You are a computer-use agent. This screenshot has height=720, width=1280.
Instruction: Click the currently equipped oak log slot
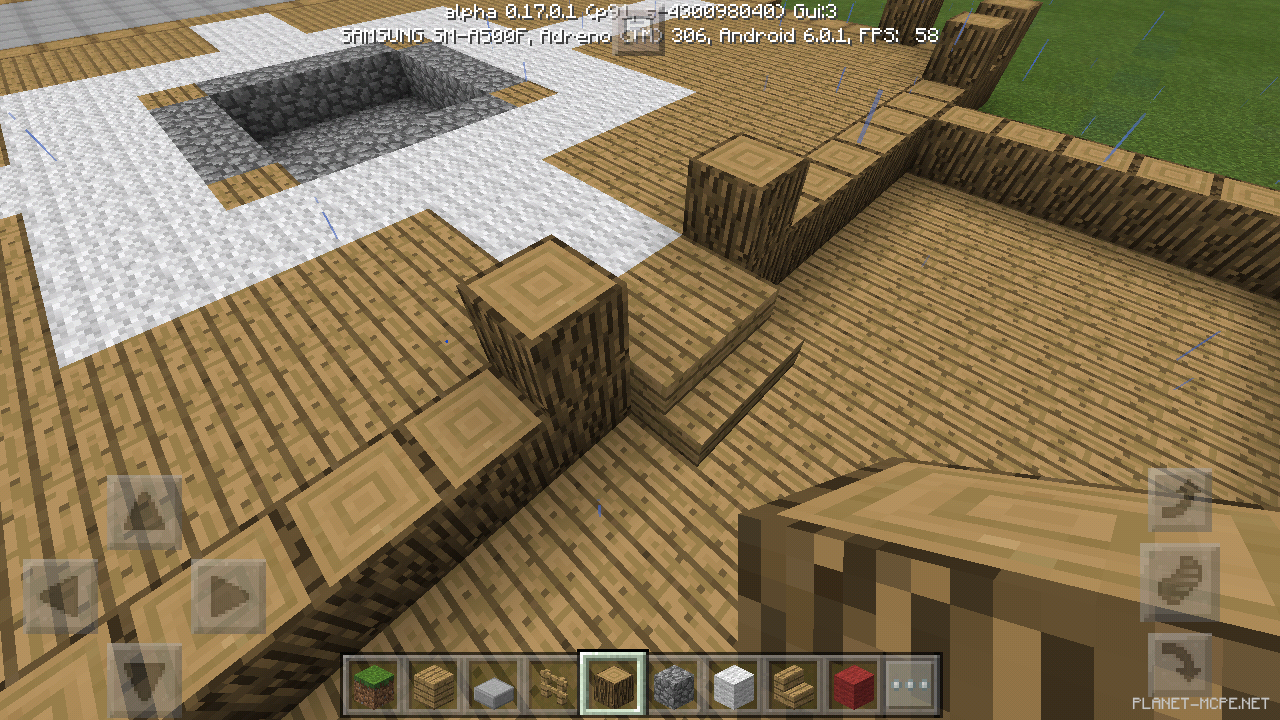pos(613,685)
